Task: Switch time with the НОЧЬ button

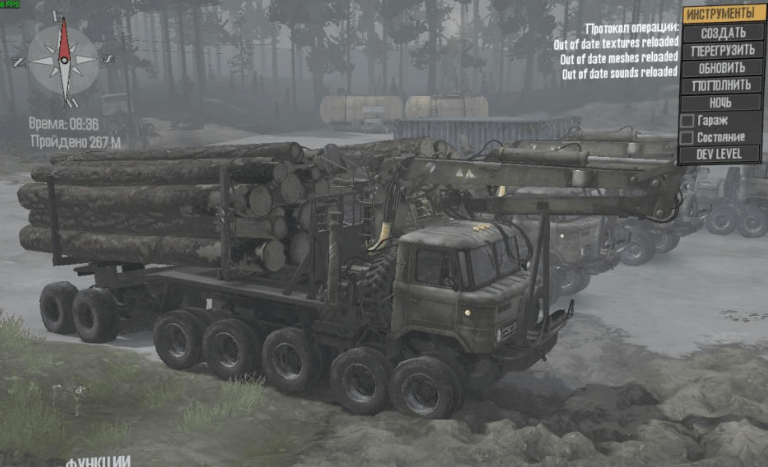Action: 721,102
